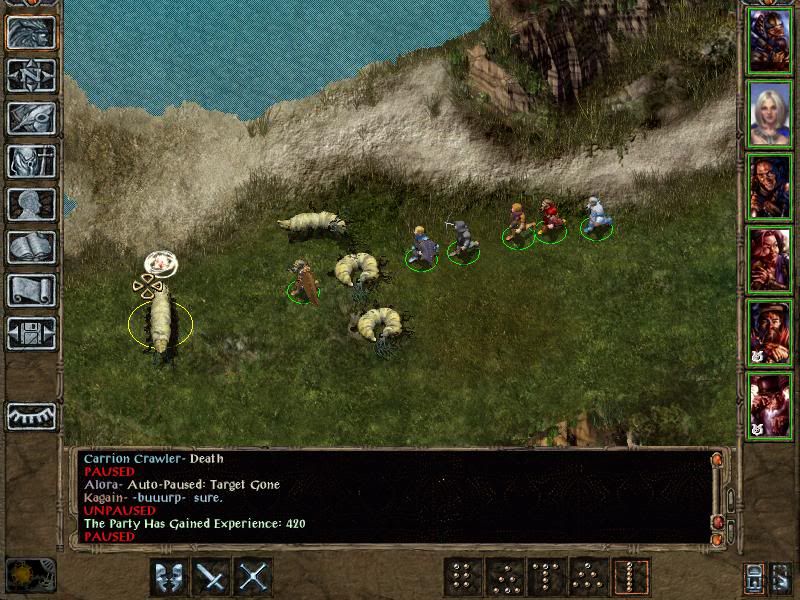Choose the single sword attack button
The width and height of the screenshot is (800, 600).
212,576
